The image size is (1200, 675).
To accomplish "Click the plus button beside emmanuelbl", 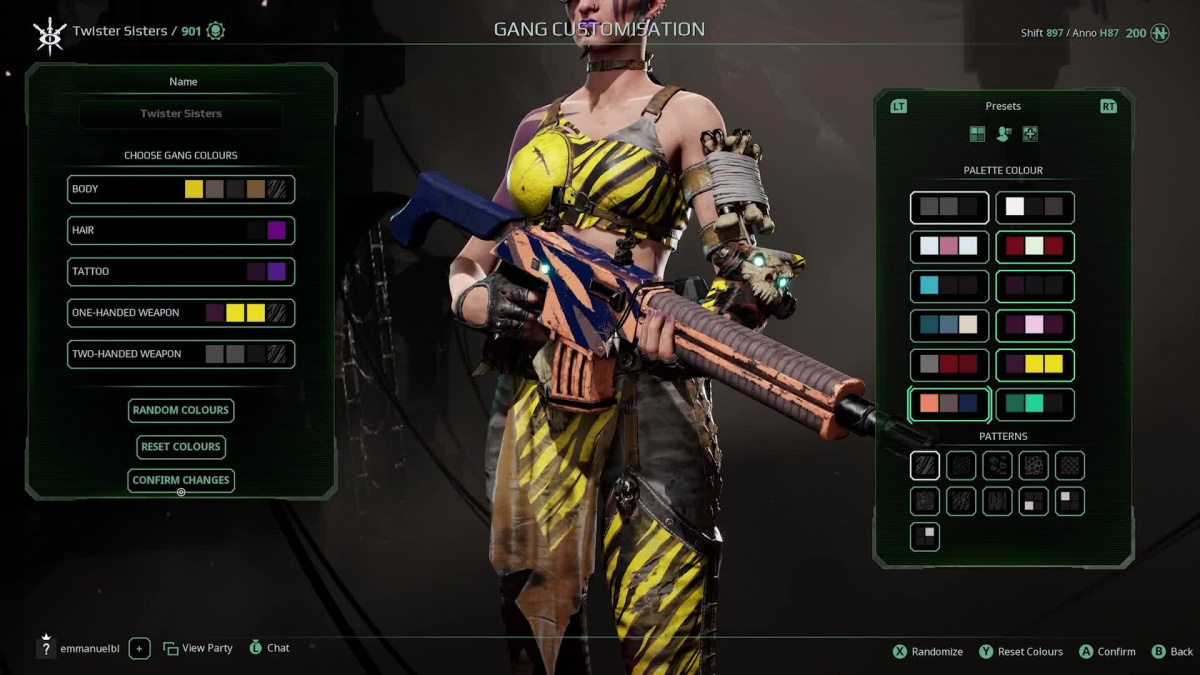I will 139,648.
